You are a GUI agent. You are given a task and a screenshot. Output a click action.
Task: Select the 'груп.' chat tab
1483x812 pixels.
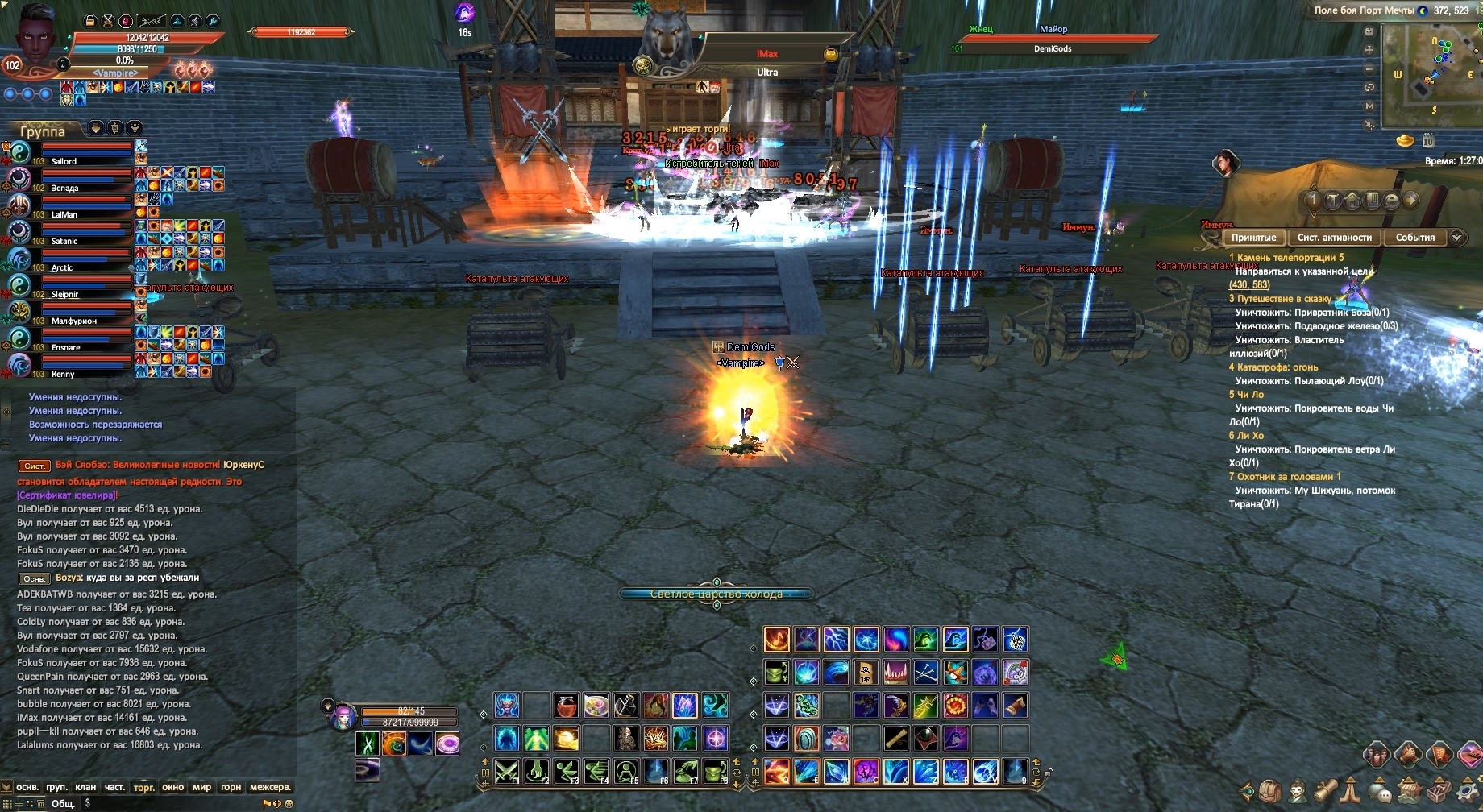click(56, 787)
